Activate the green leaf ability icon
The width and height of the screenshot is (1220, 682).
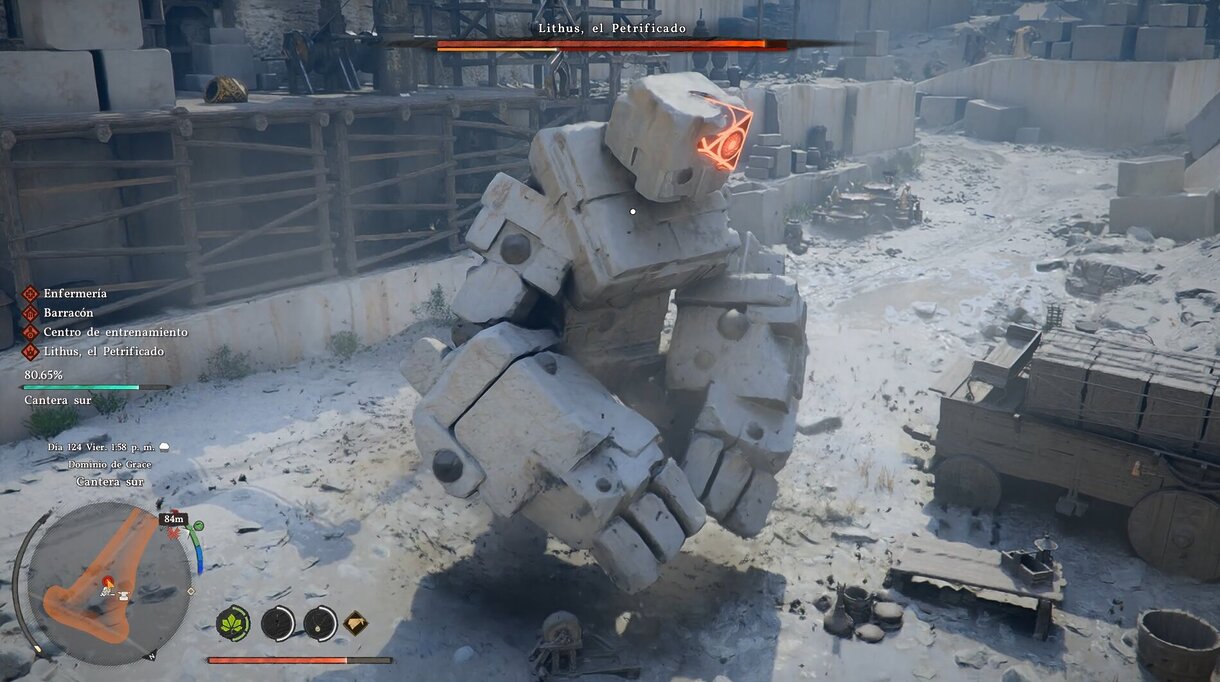click(x=233, y=623)
